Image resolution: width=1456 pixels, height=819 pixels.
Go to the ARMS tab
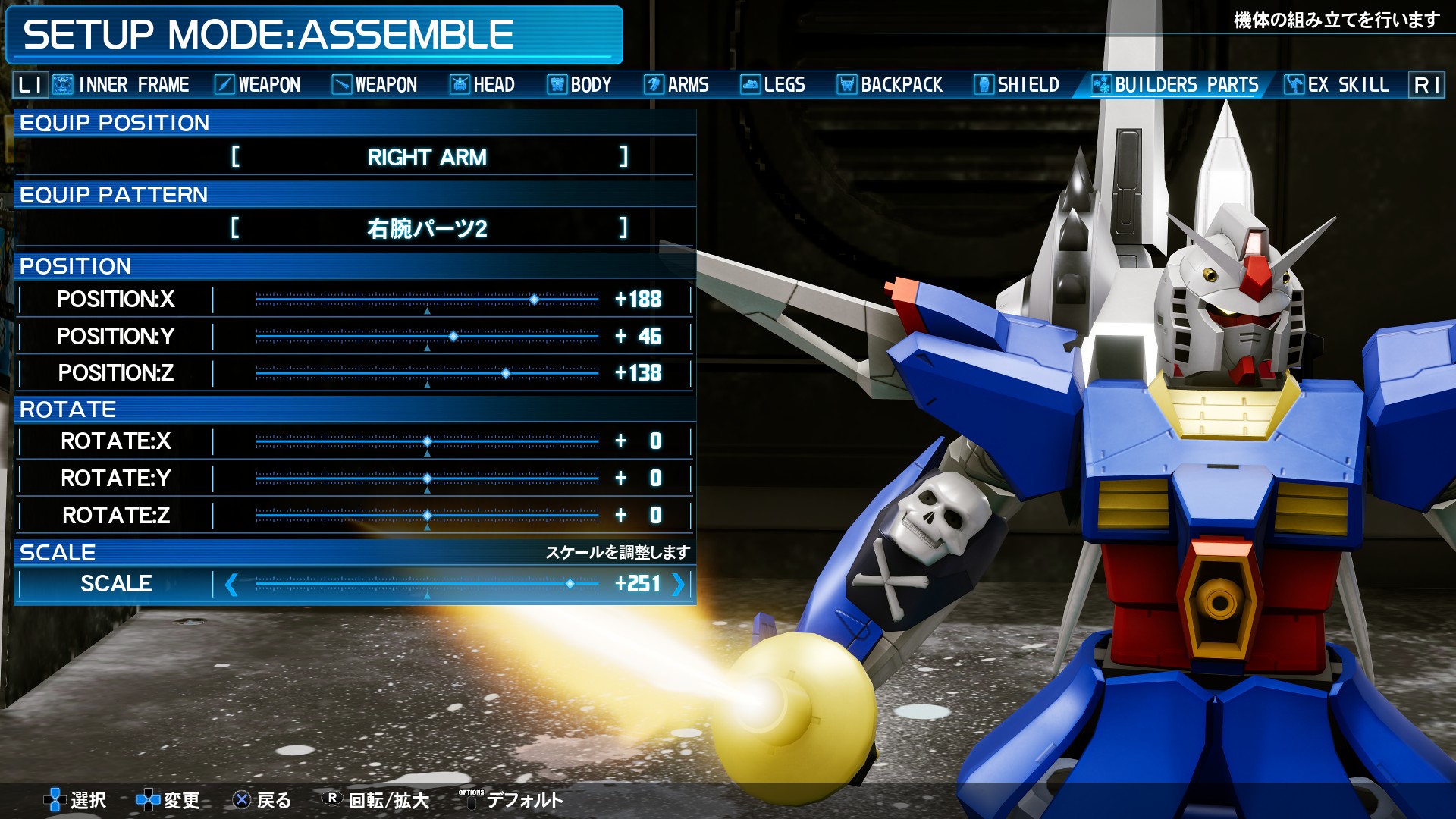[x=676, y=84]
